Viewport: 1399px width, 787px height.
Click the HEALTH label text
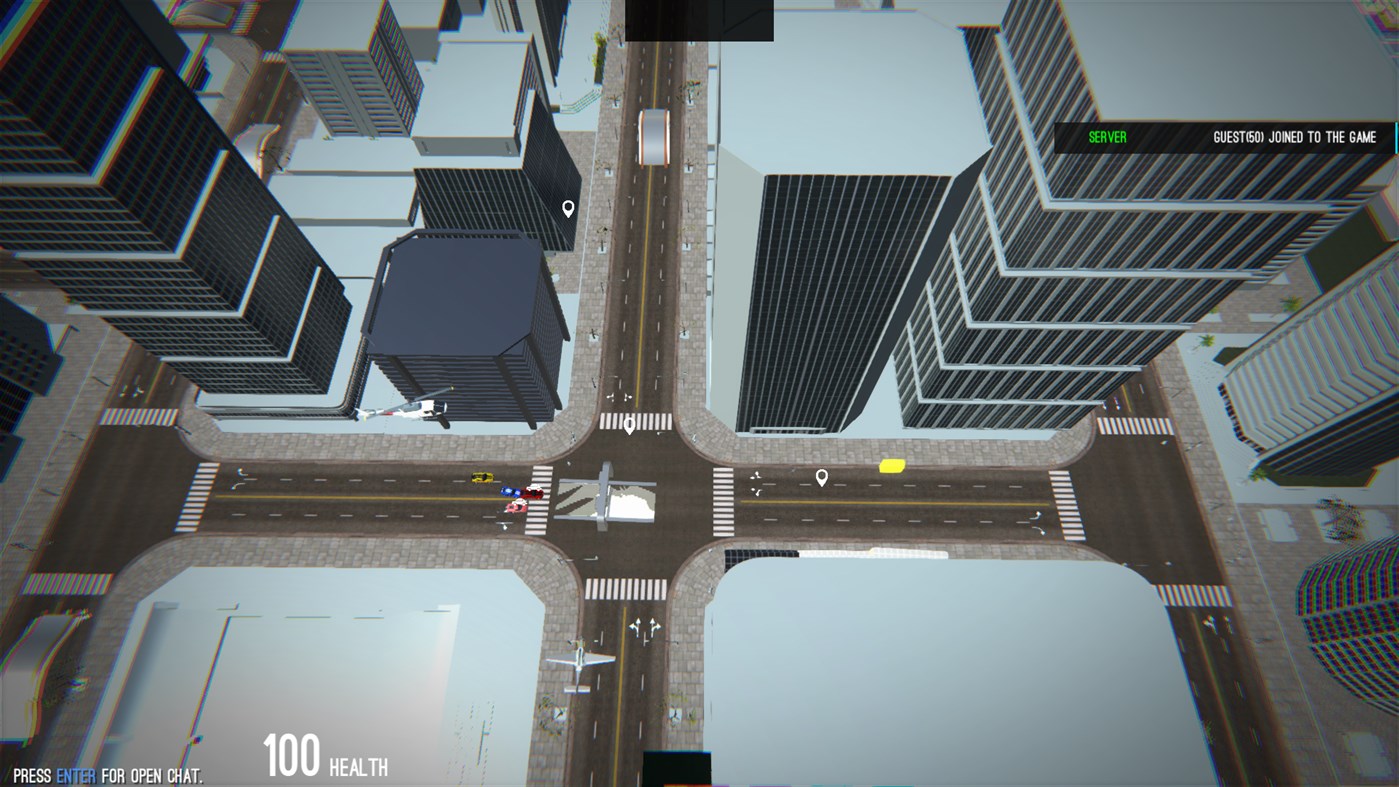pyautogui.click(x=358, y=768)
